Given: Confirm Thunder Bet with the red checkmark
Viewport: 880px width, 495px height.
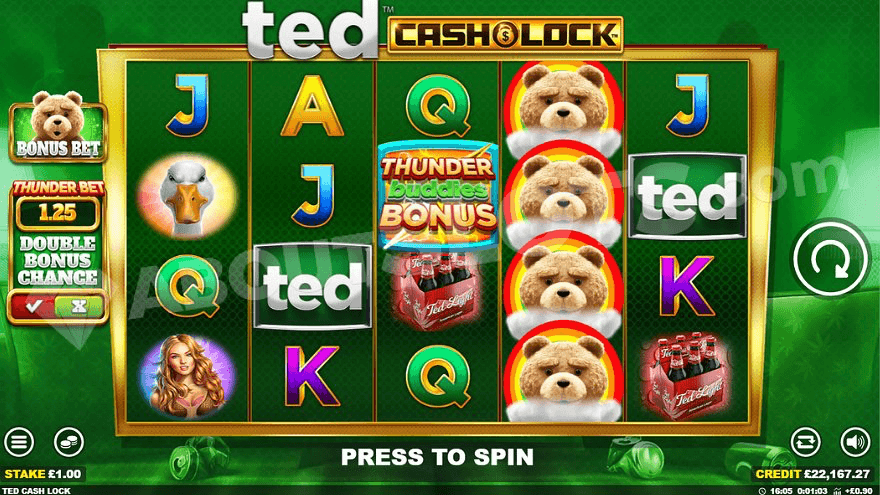Looking at the screenshot, I should pos(34,305).
